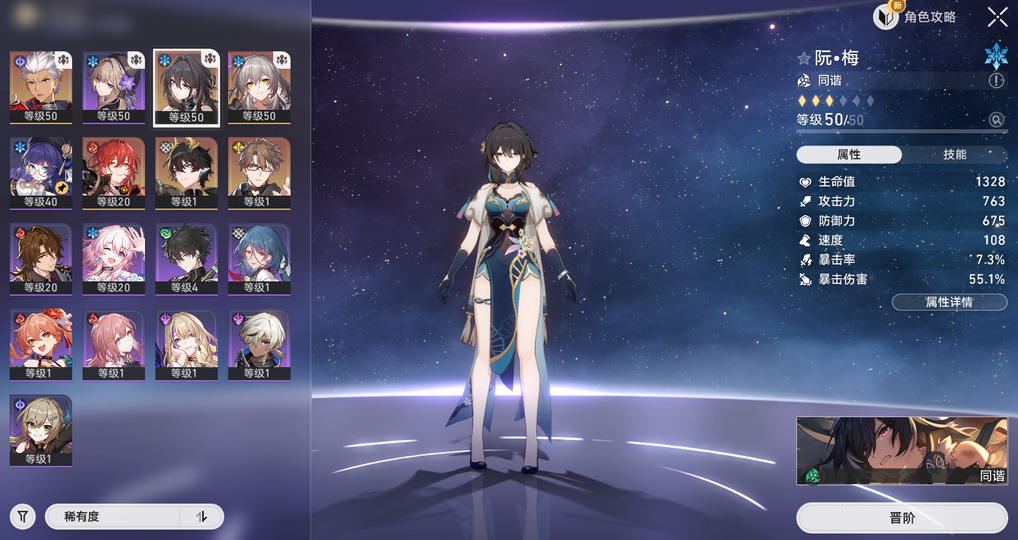Toggle the sort order arrows
Image resolution: width=1018 pixels, height=540 pixels.
201,516
